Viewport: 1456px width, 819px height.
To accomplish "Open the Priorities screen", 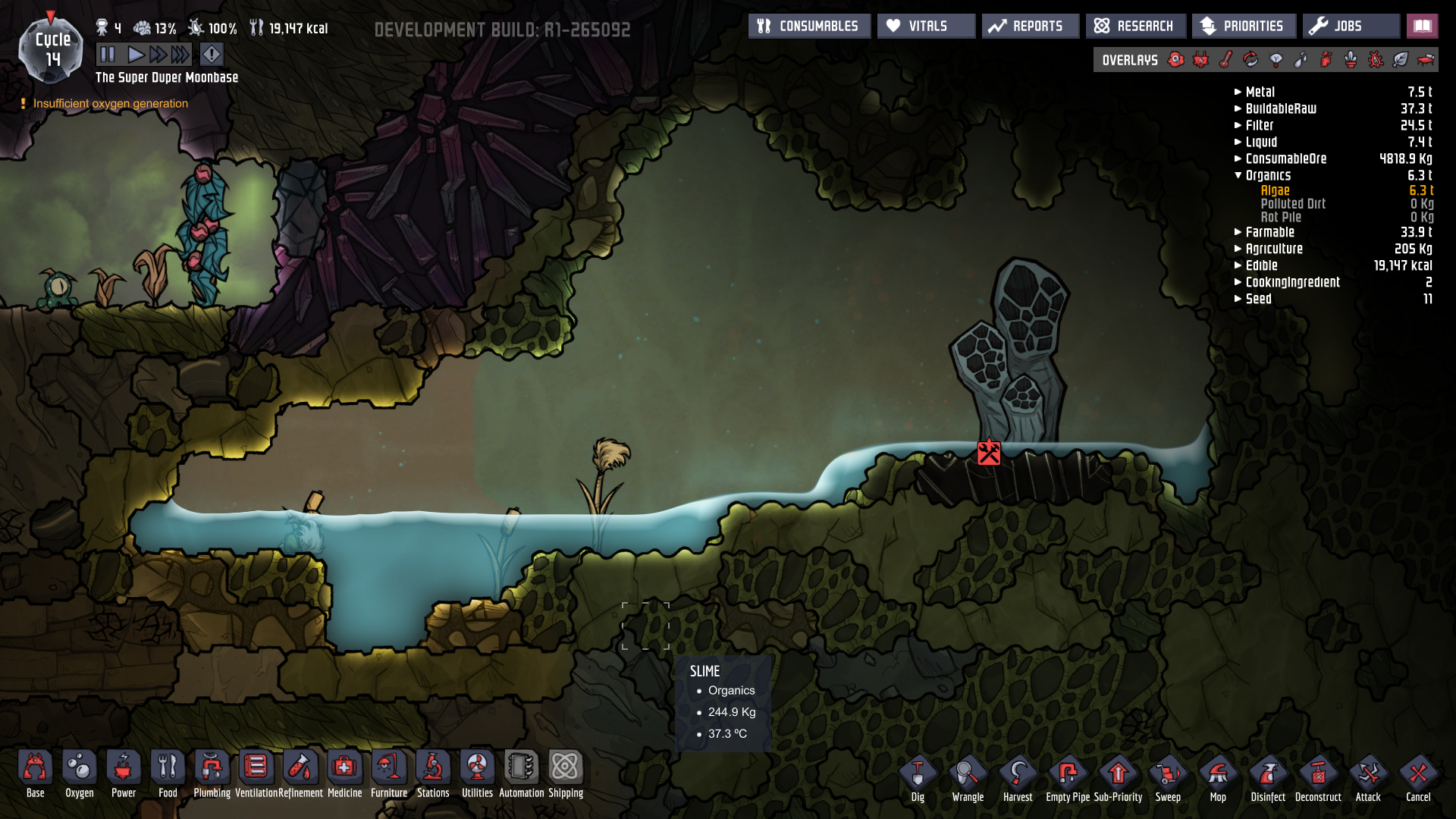I will click(1243, 26).
